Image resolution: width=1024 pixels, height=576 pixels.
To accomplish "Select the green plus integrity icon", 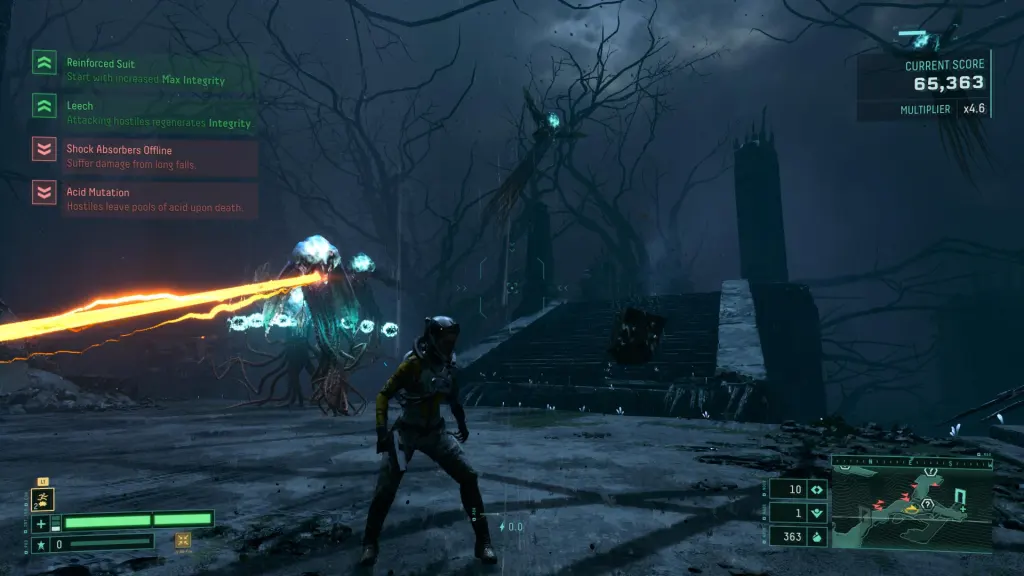I will [41, 523].
